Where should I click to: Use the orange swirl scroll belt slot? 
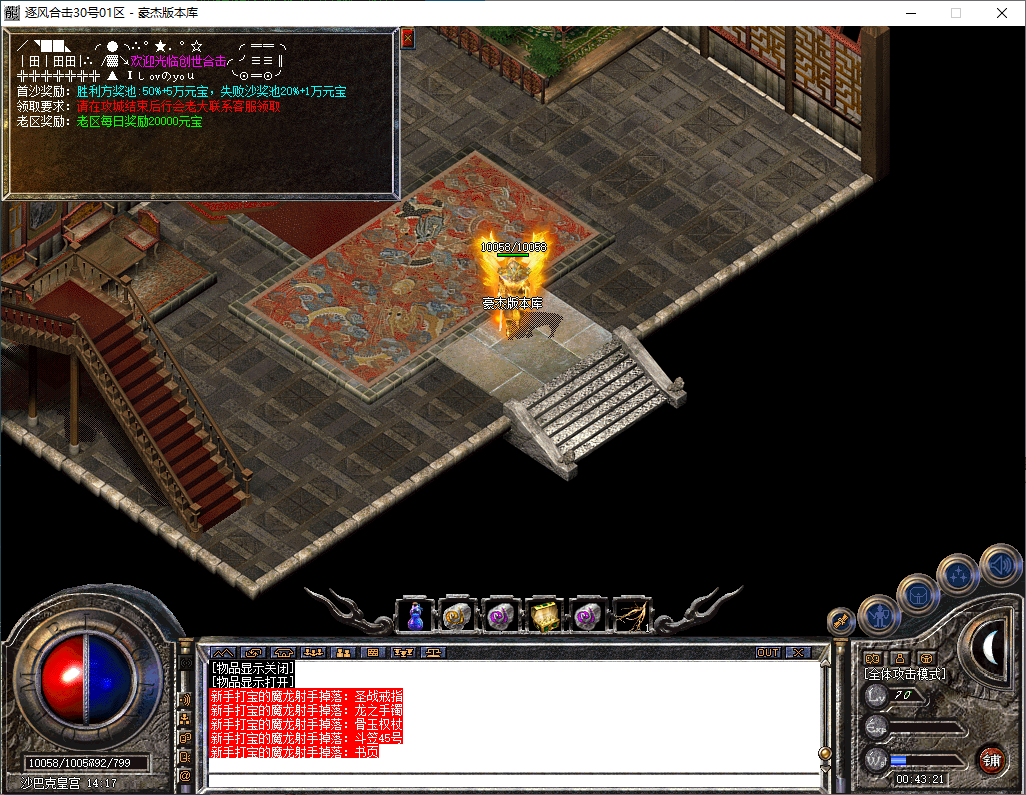pos(458,615)
